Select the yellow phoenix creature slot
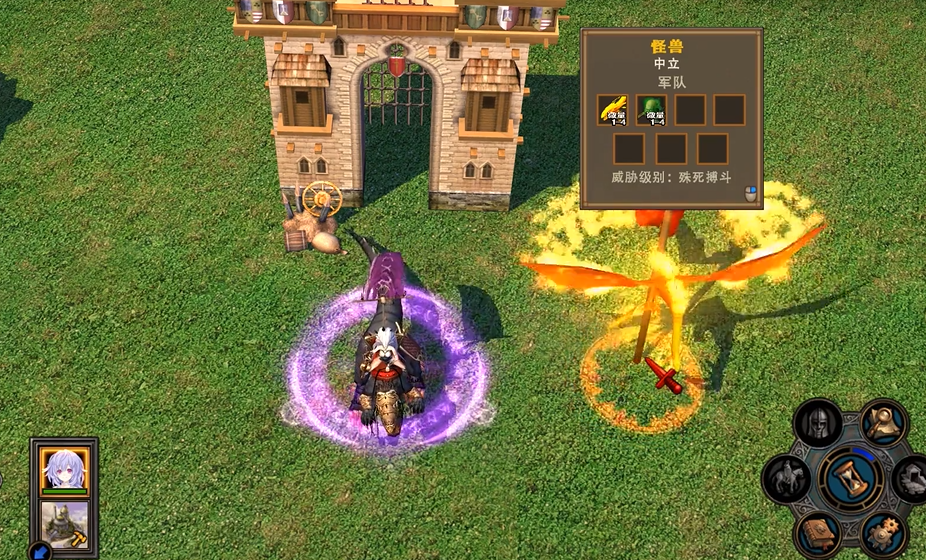The width and height of the screenshot is (926, 560). coord(612,110)
